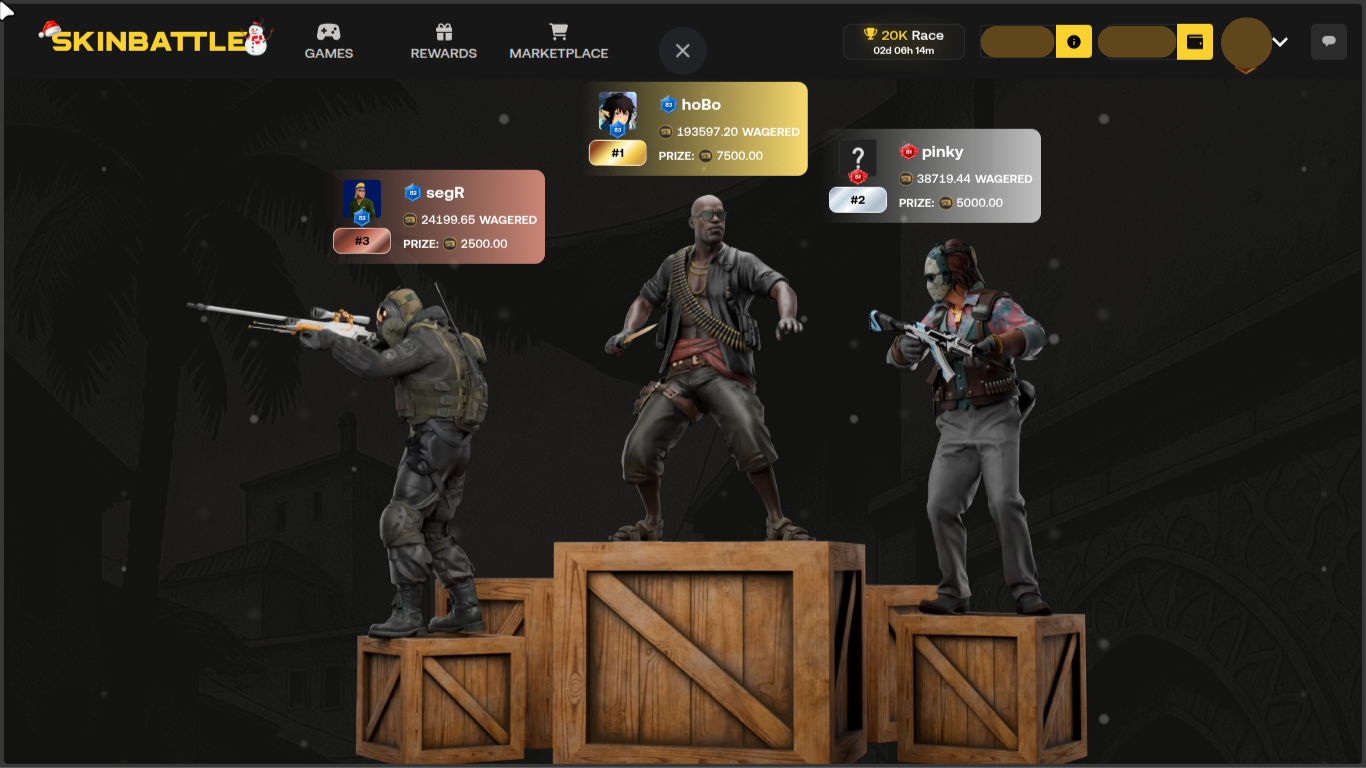The height and width of the screenshot is (768, 1366).
Task: Open the chat bubble icon
Action: tap(1328, 42)
